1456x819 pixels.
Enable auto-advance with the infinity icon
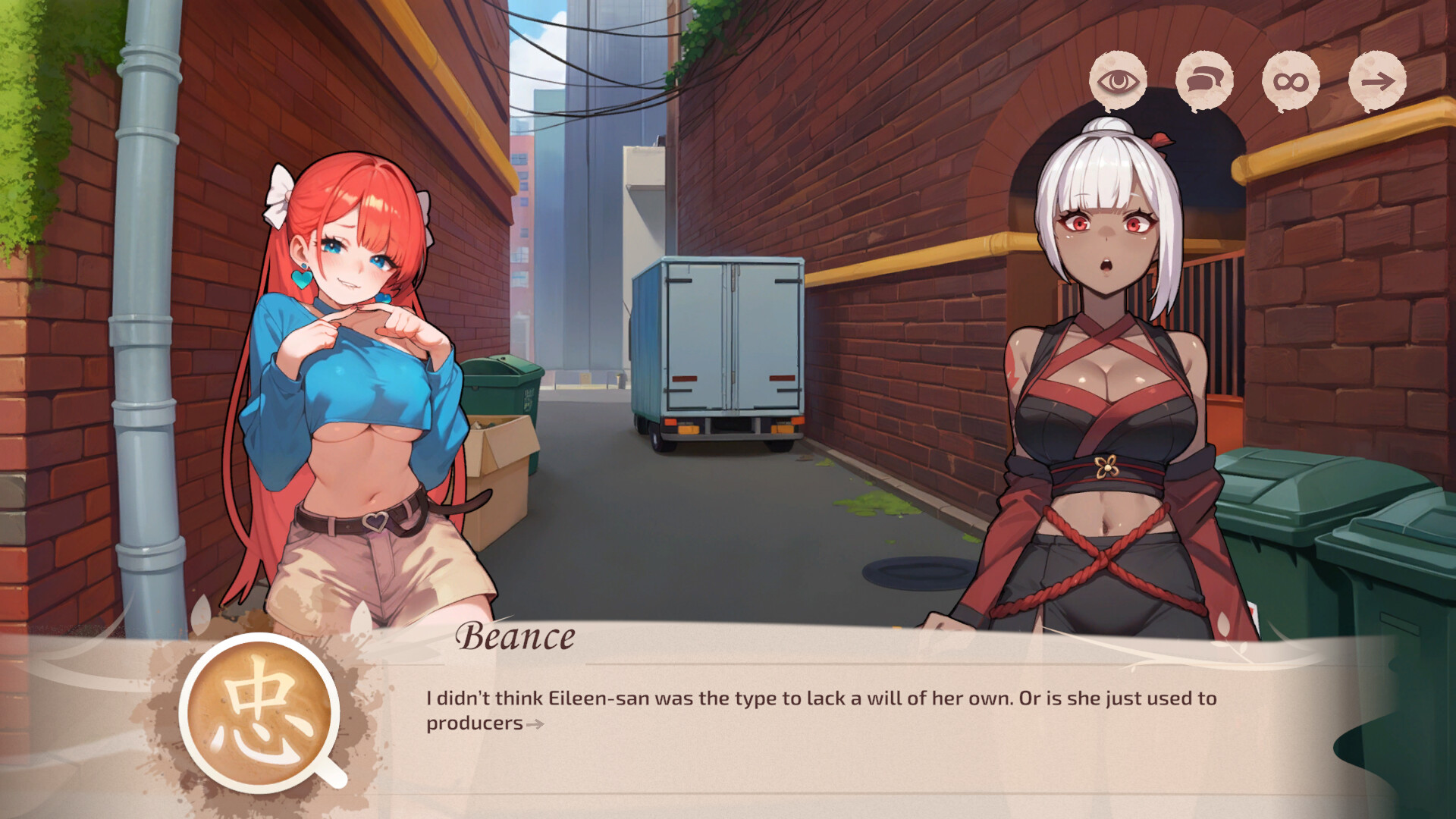(x=1291, y=80)
